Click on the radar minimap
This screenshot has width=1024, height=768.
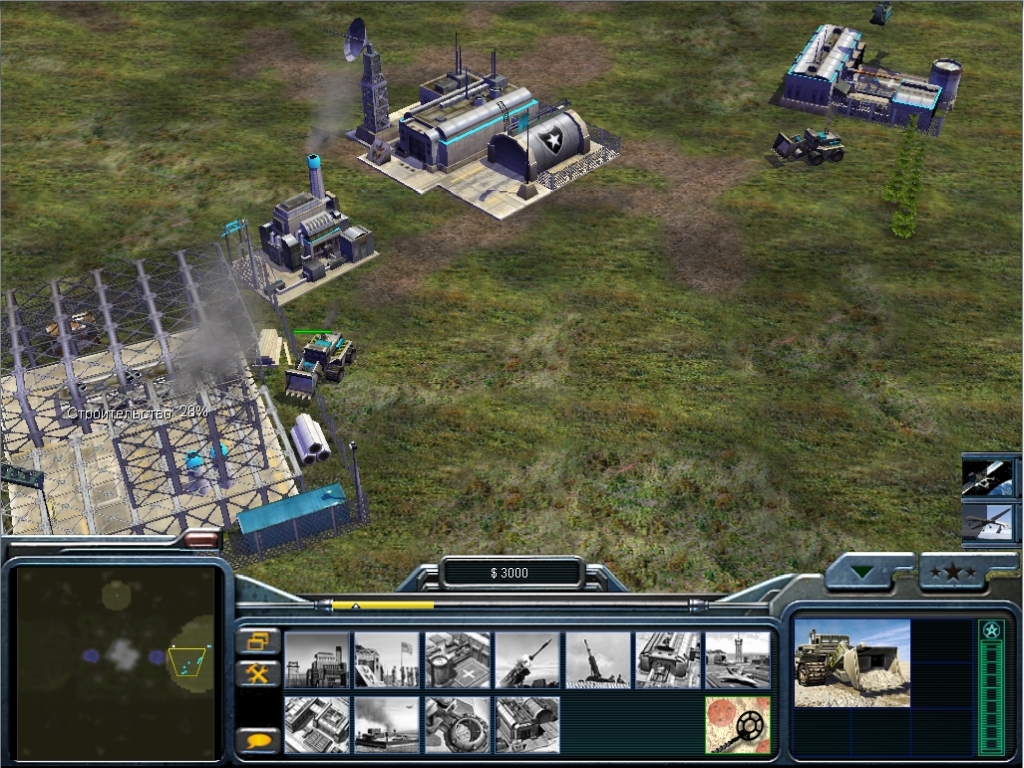point(116,660)
